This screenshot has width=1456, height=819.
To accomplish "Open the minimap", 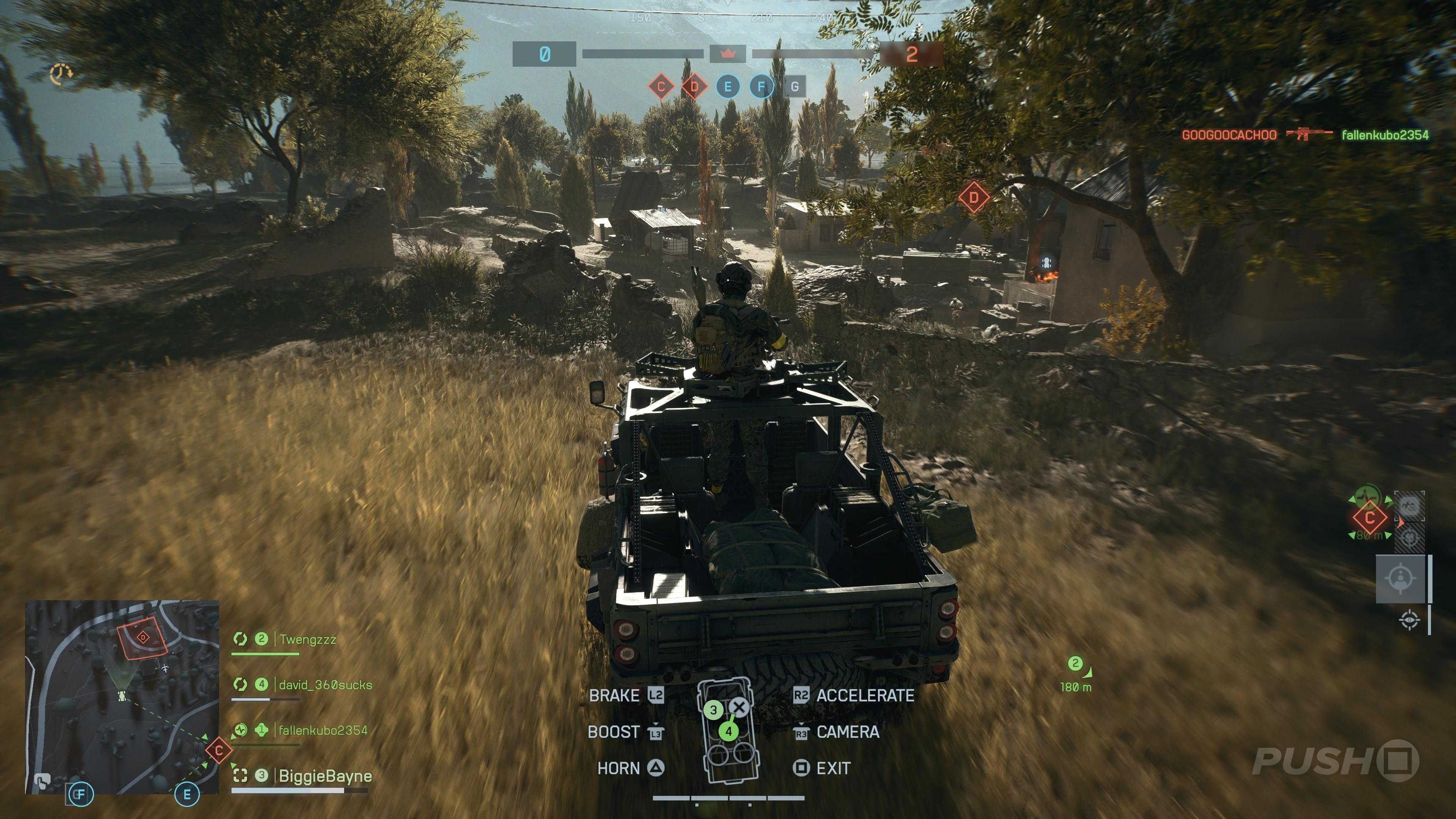I will pyautogui.click(x=121, y=697).
